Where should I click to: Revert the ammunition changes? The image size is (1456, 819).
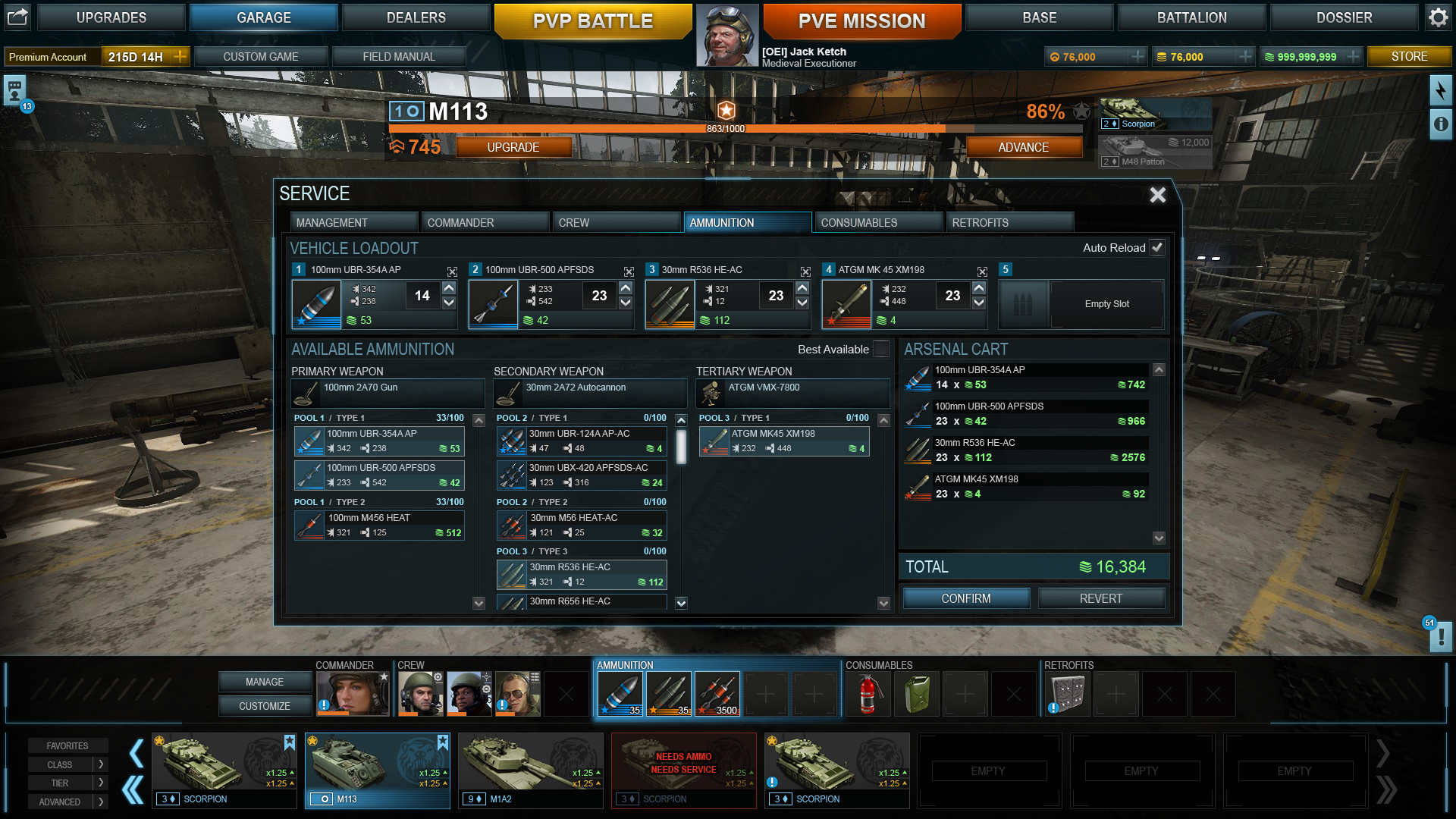coord(1100,598)
